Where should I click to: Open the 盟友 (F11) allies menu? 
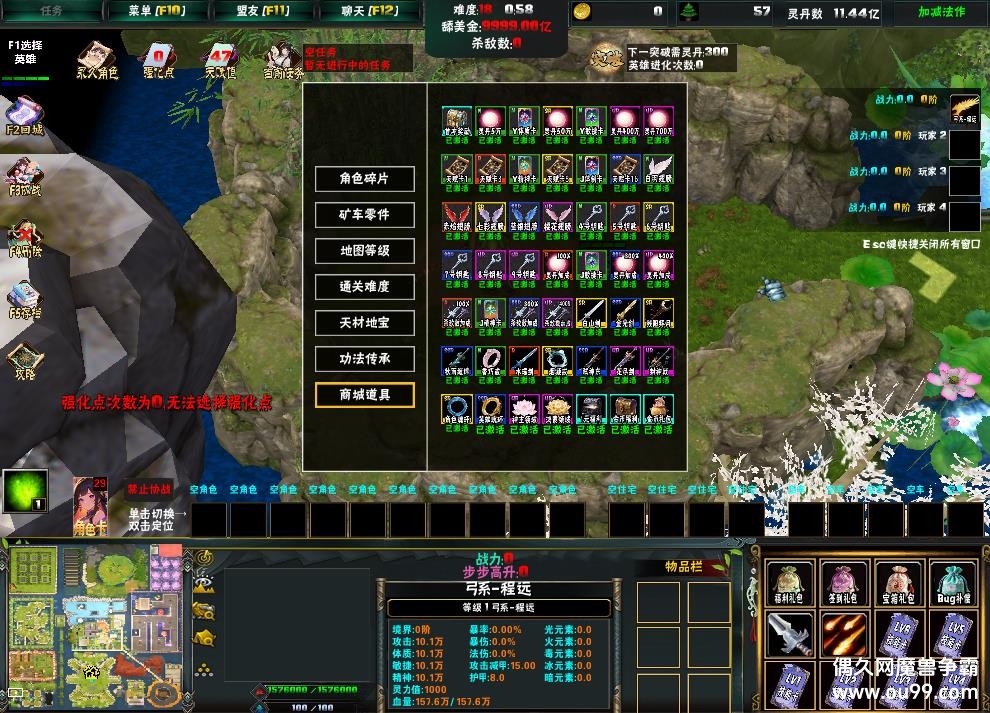pos(263,12)
